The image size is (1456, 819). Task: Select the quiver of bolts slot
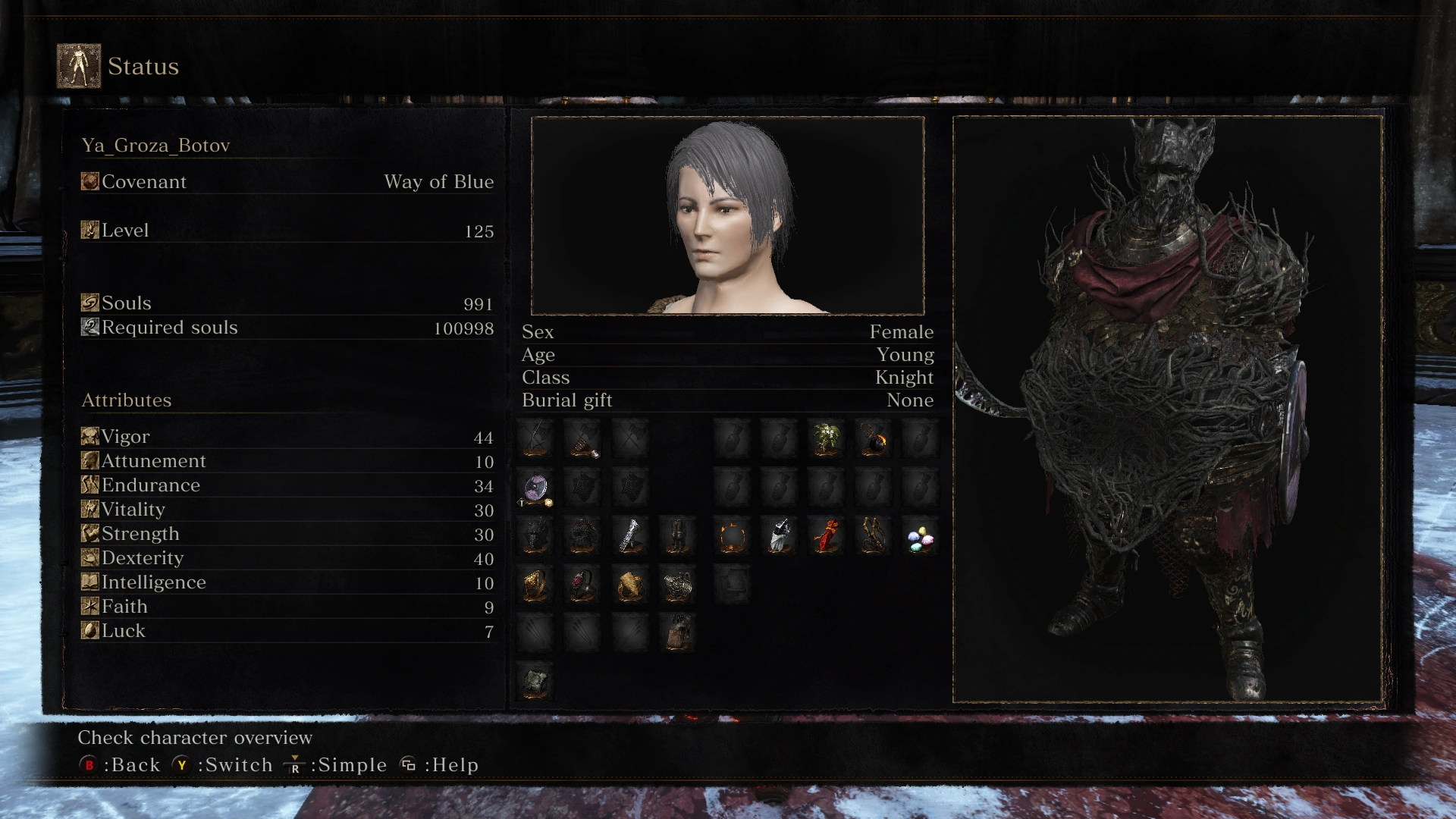[677, 632]
